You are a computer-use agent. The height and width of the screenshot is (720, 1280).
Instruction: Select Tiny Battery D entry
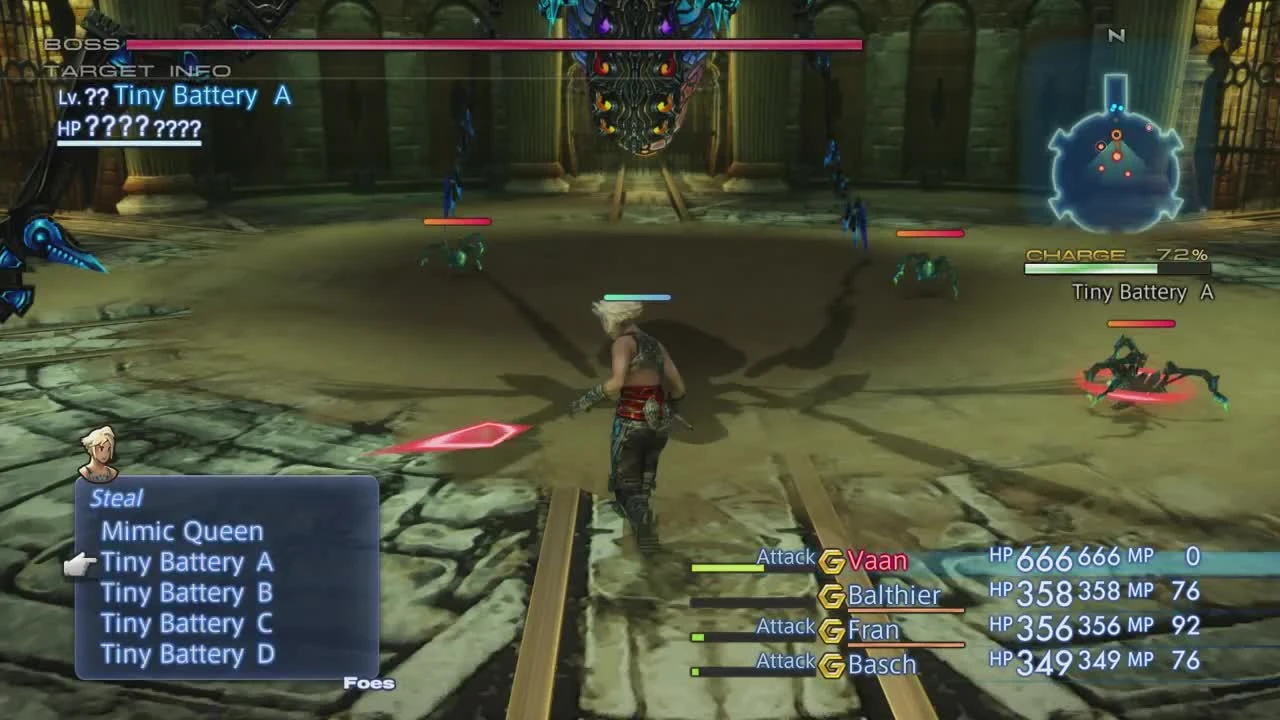click(186, 654)
